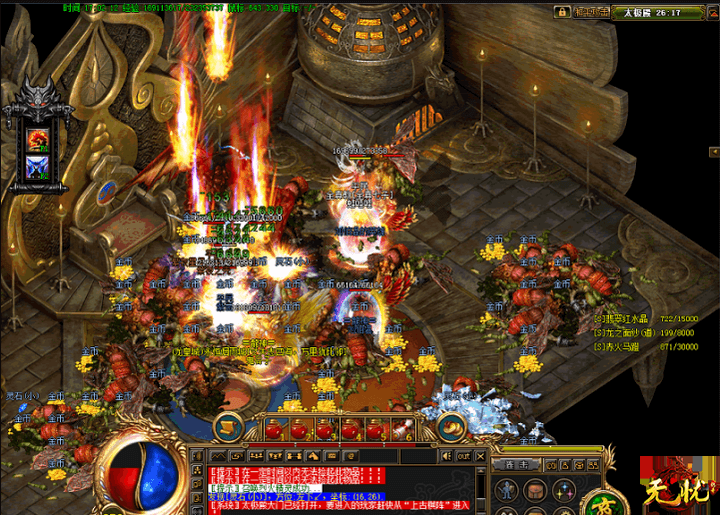Toggle the padlock button
Image resolution: width=720 pixels, height=515 pixels.
tap(560, 12)
